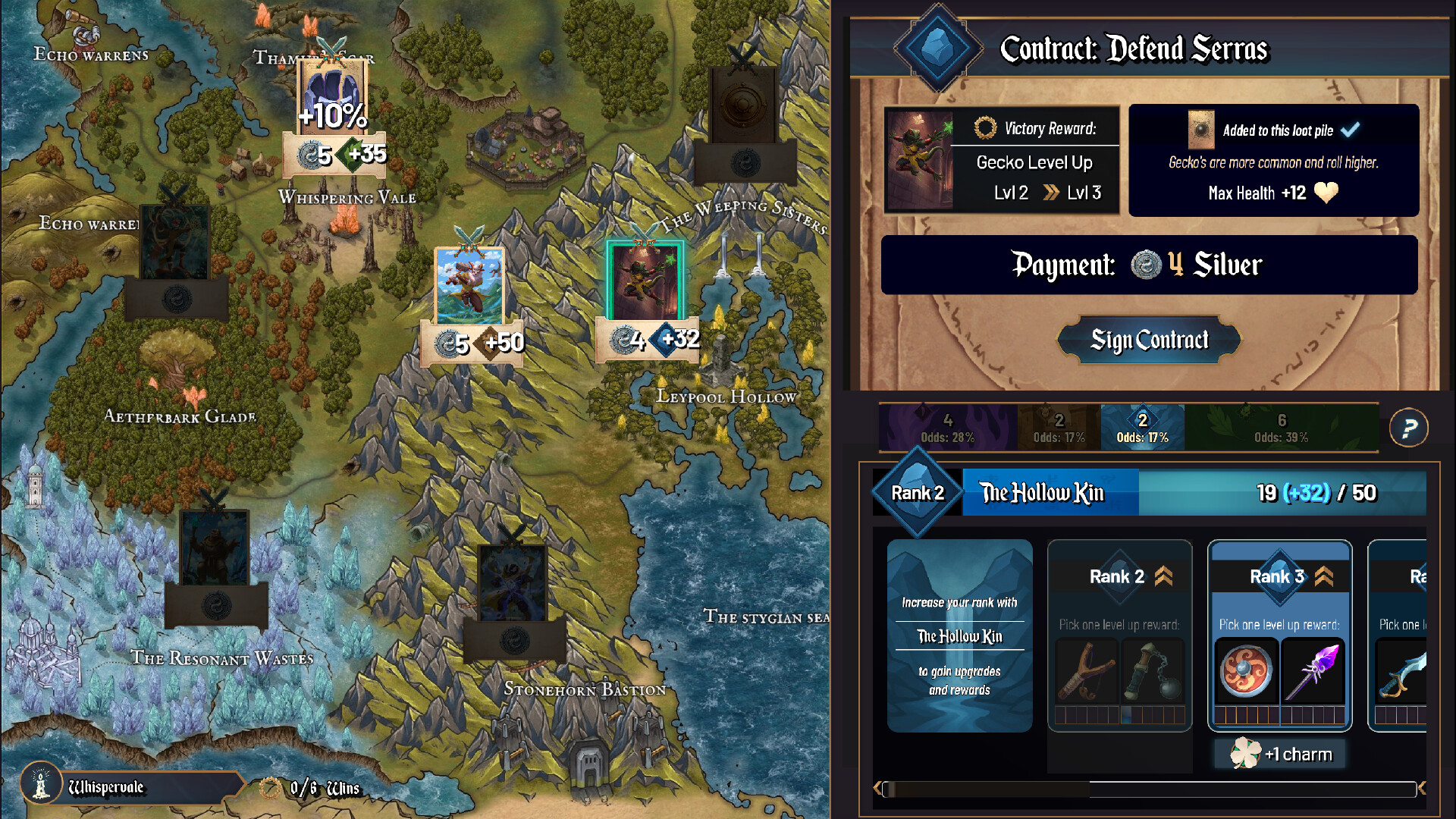Viewport: 1456px width, 819px height.
Task: Switch to the brown faction odds 17% tab
Action: 1059,428
